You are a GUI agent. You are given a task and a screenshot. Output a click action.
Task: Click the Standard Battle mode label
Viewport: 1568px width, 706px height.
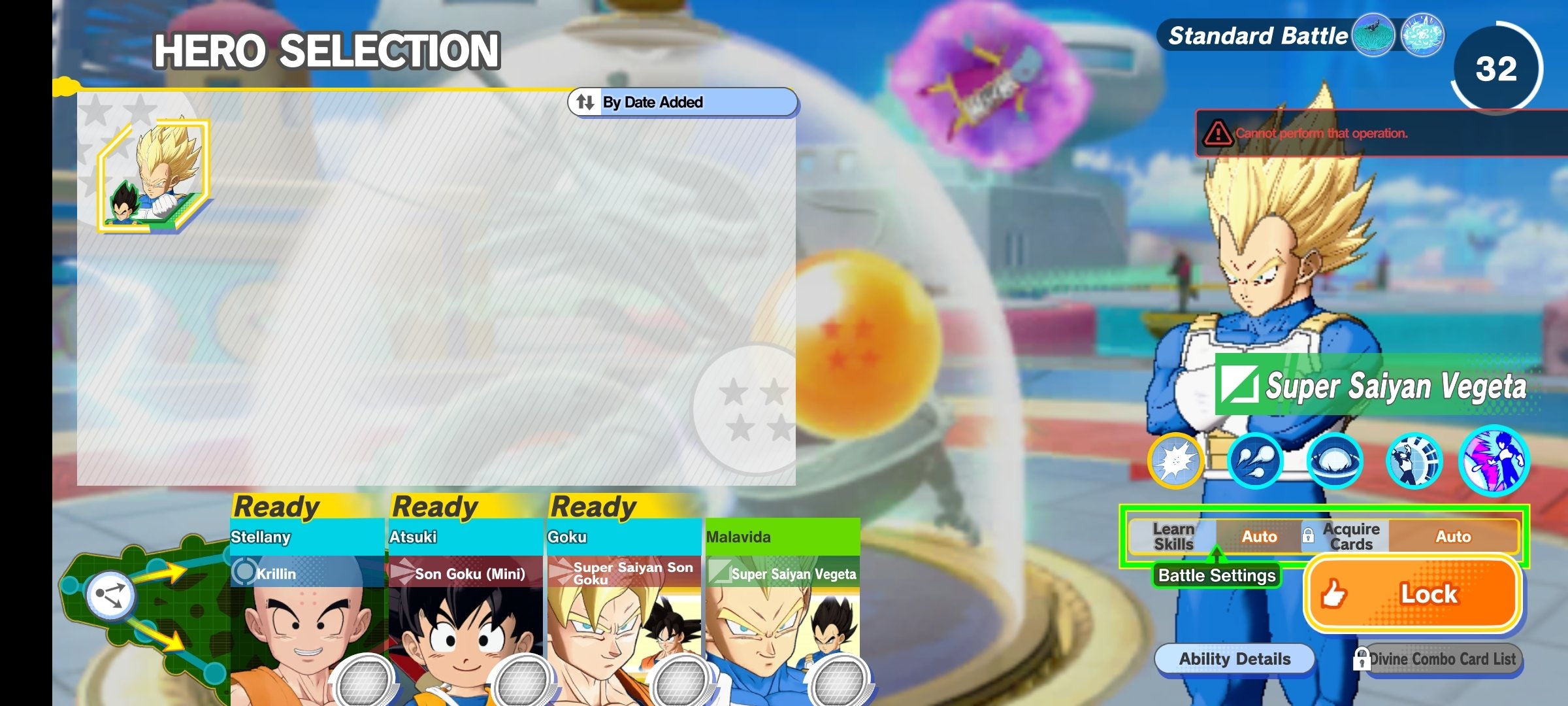coord(1257,36)
